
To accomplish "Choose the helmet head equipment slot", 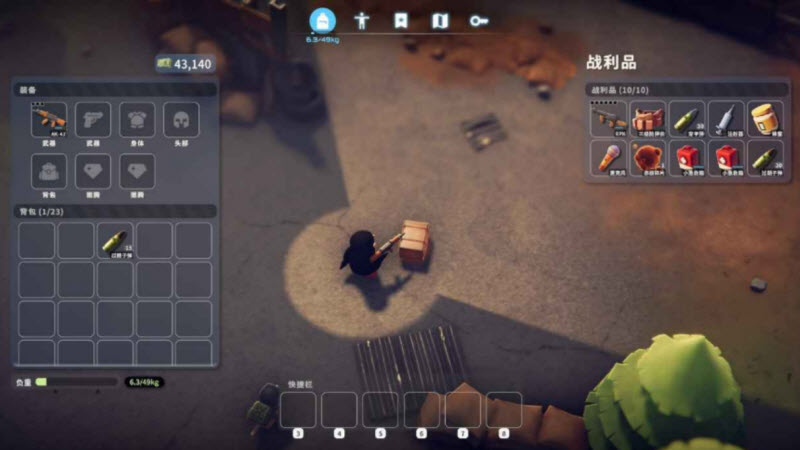I will [181, 120].
